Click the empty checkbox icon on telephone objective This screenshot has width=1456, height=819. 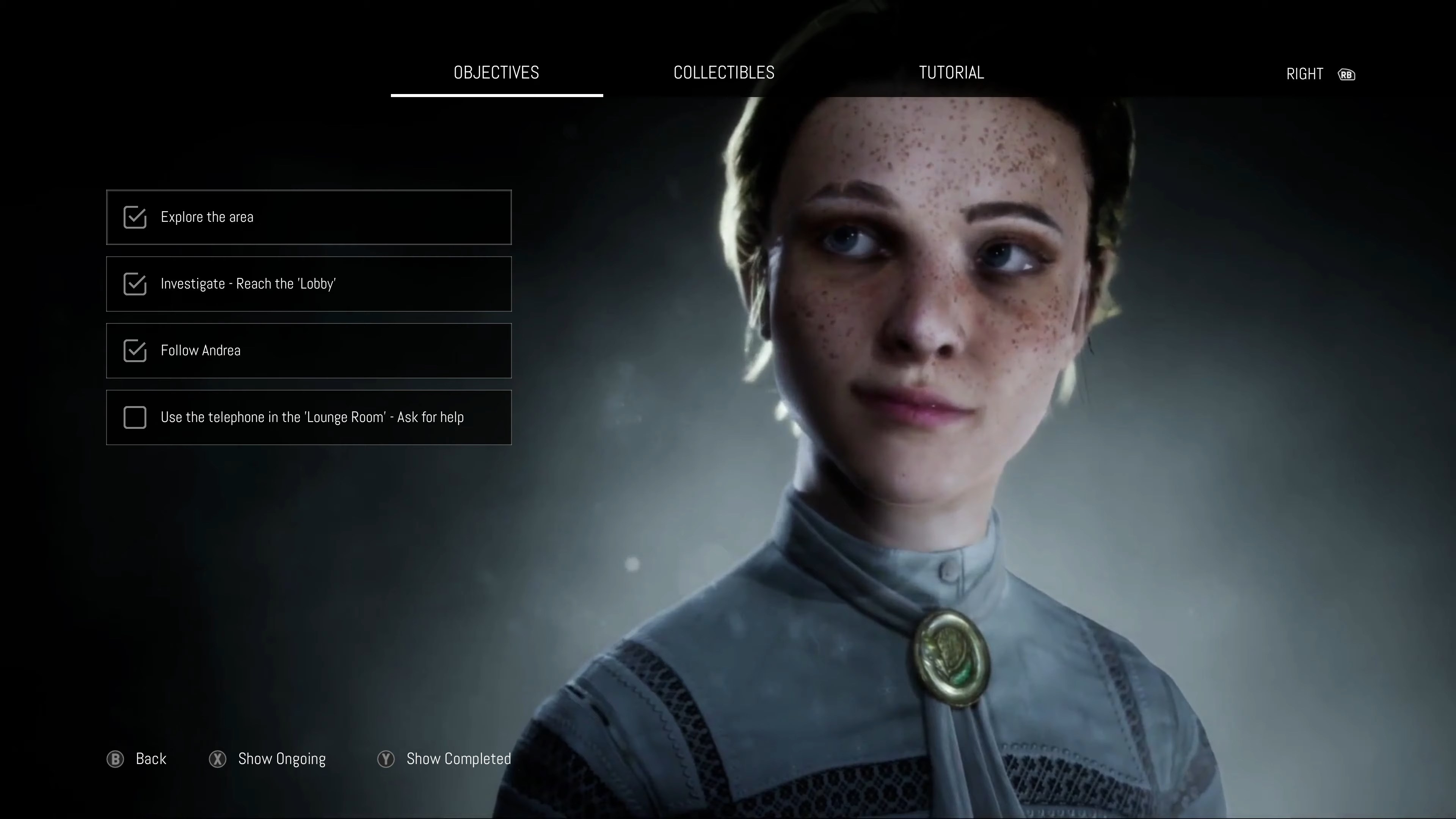click(135, 417)
